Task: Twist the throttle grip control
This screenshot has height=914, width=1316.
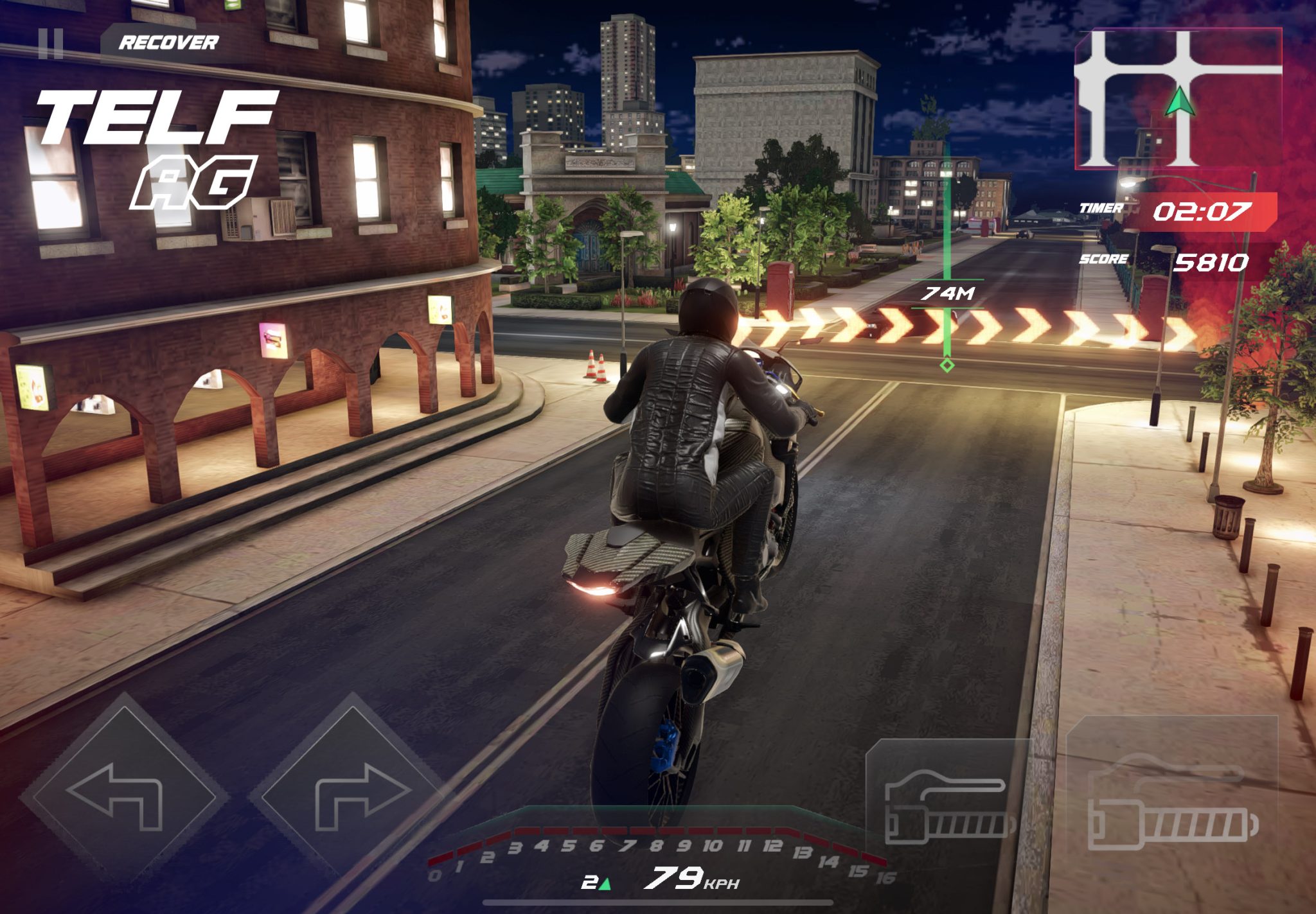Action: pos(1172,802)
